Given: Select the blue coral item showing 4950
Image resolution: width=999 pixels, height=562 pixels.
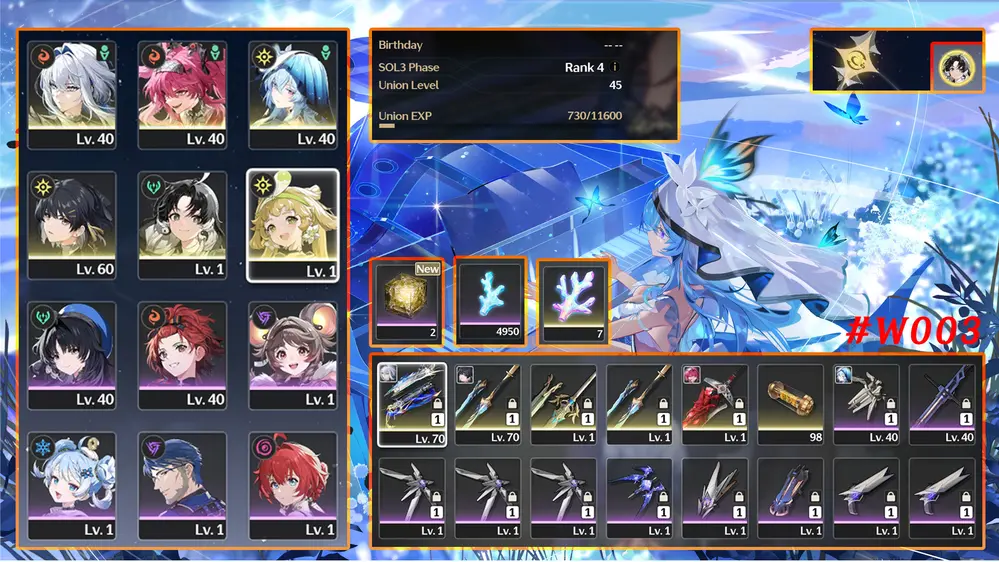Looking at the screenshot, I should [490, 302].
